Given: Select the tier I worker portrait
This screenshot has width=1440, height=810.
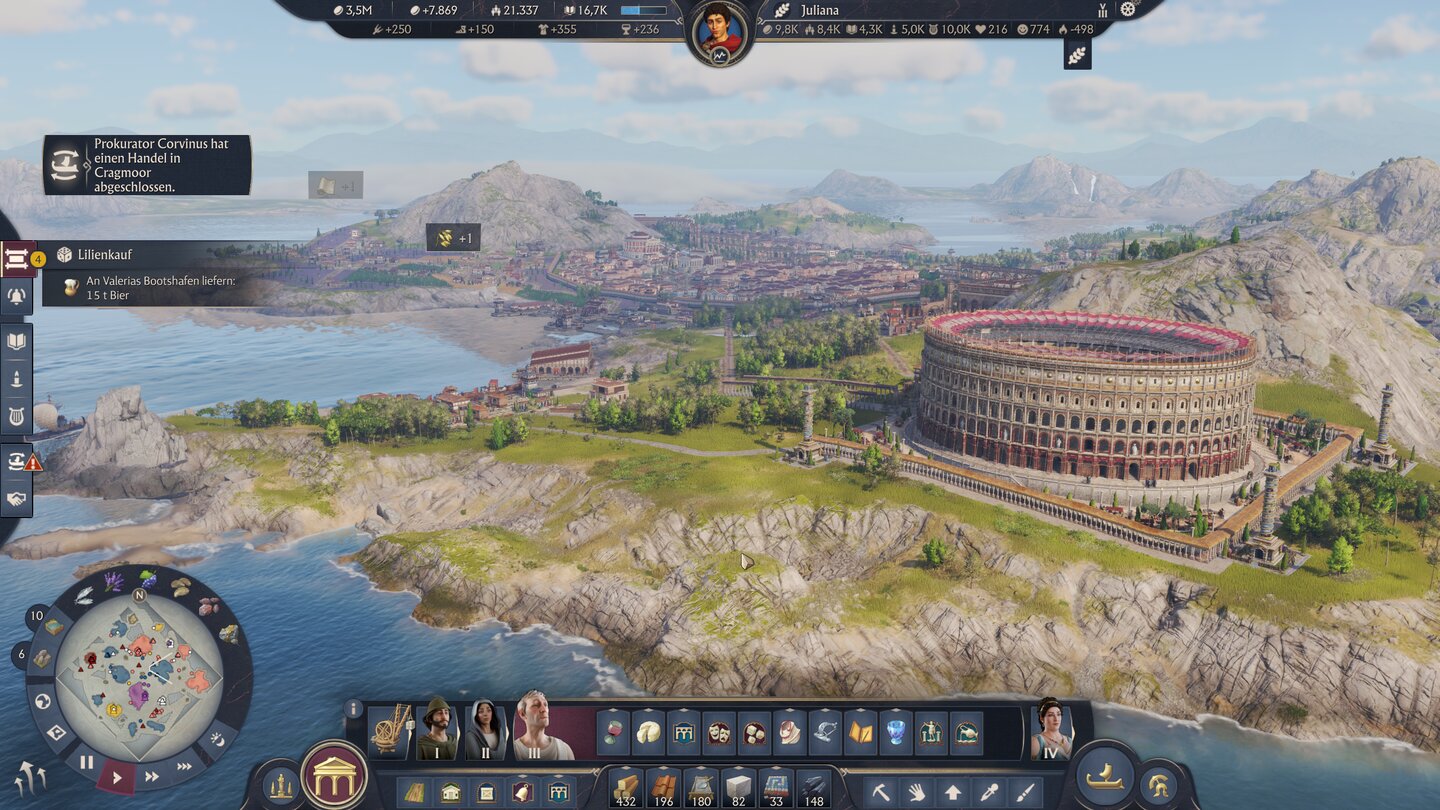Looking at the screenshot, I should (437, 730).
